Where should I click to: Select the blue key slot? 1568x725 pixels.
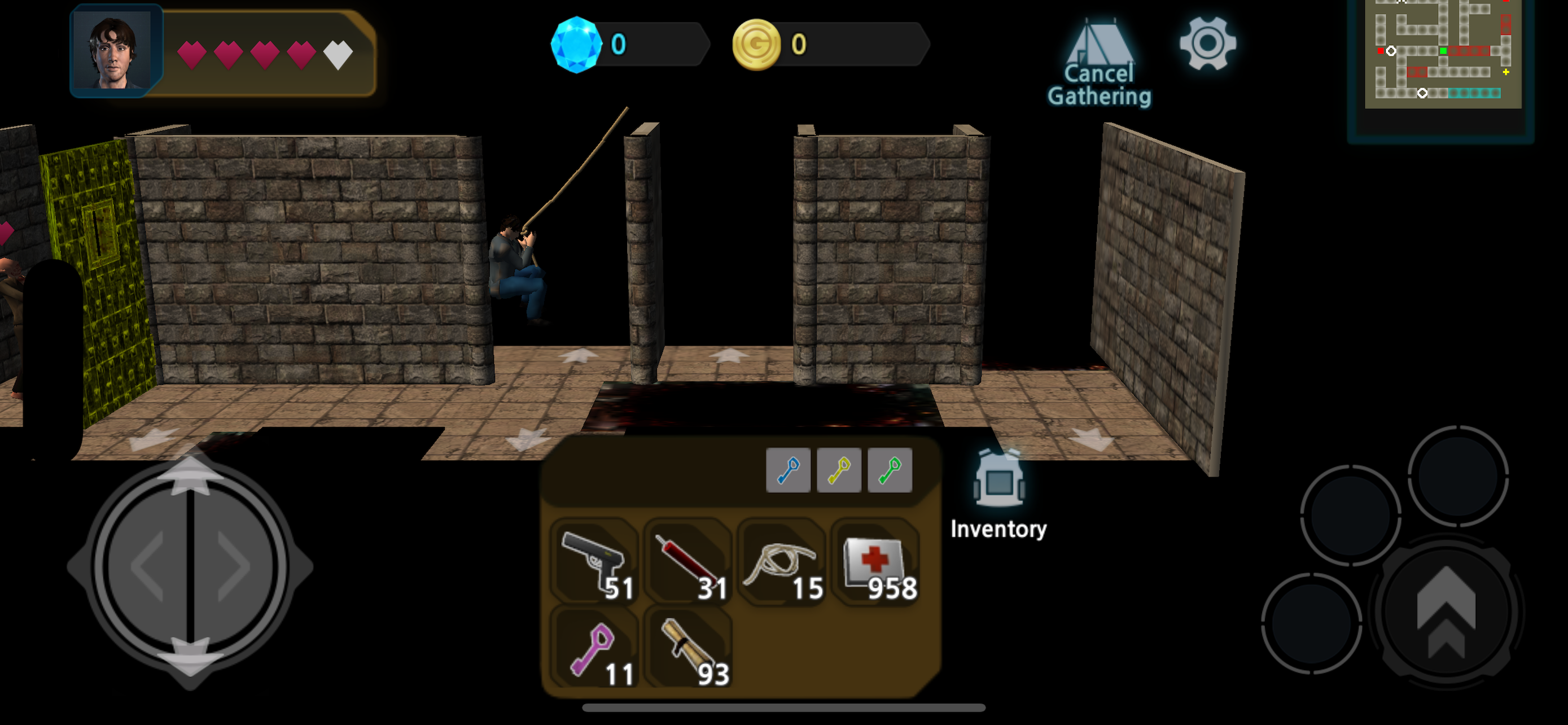point(790,469)
